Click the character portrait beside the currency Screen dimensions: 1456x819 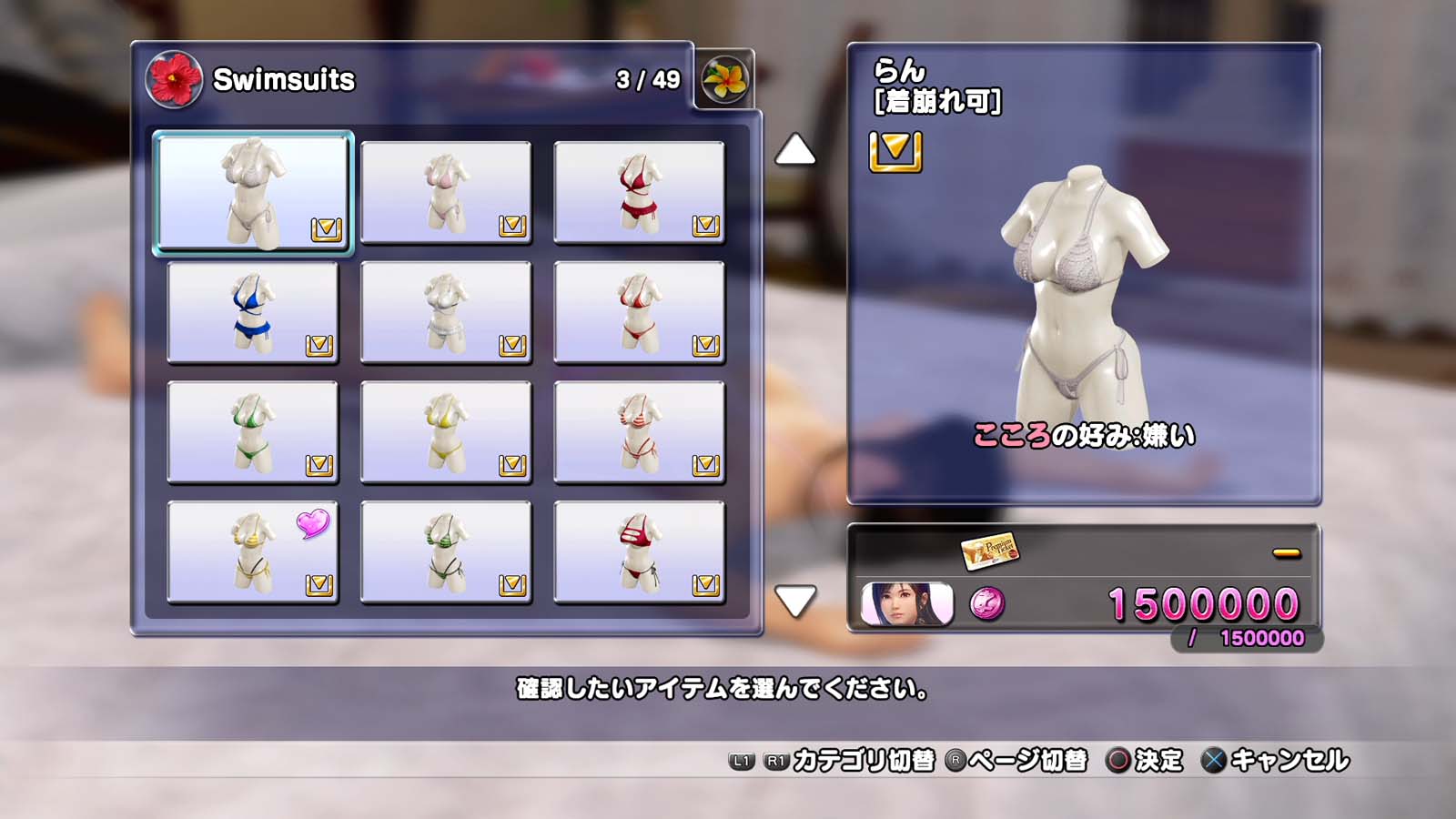[x=907, y=604]
